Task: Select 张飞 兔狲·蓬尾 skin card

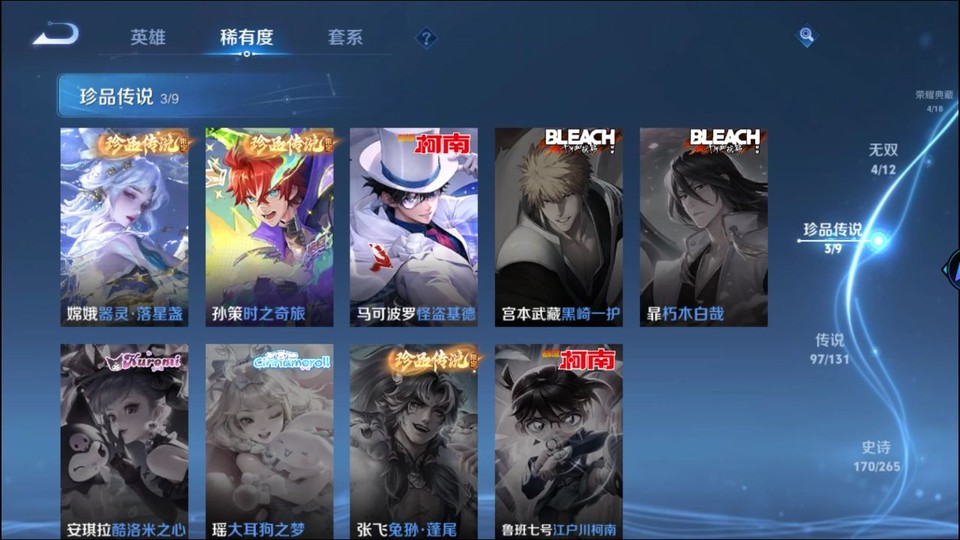Action: 414,442
